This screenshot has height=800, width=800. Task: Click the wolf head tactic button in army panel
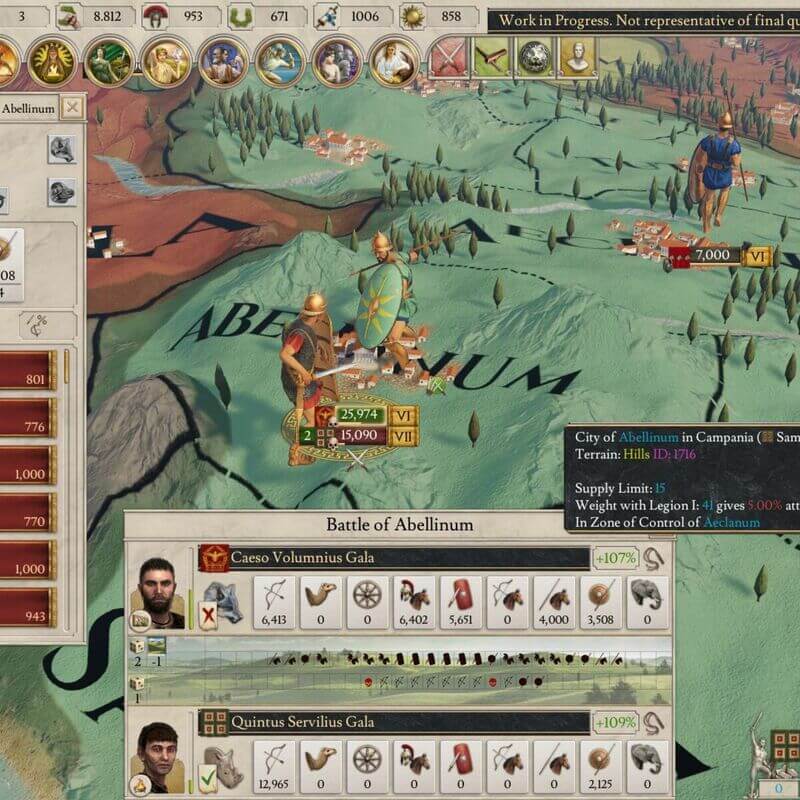62,150
